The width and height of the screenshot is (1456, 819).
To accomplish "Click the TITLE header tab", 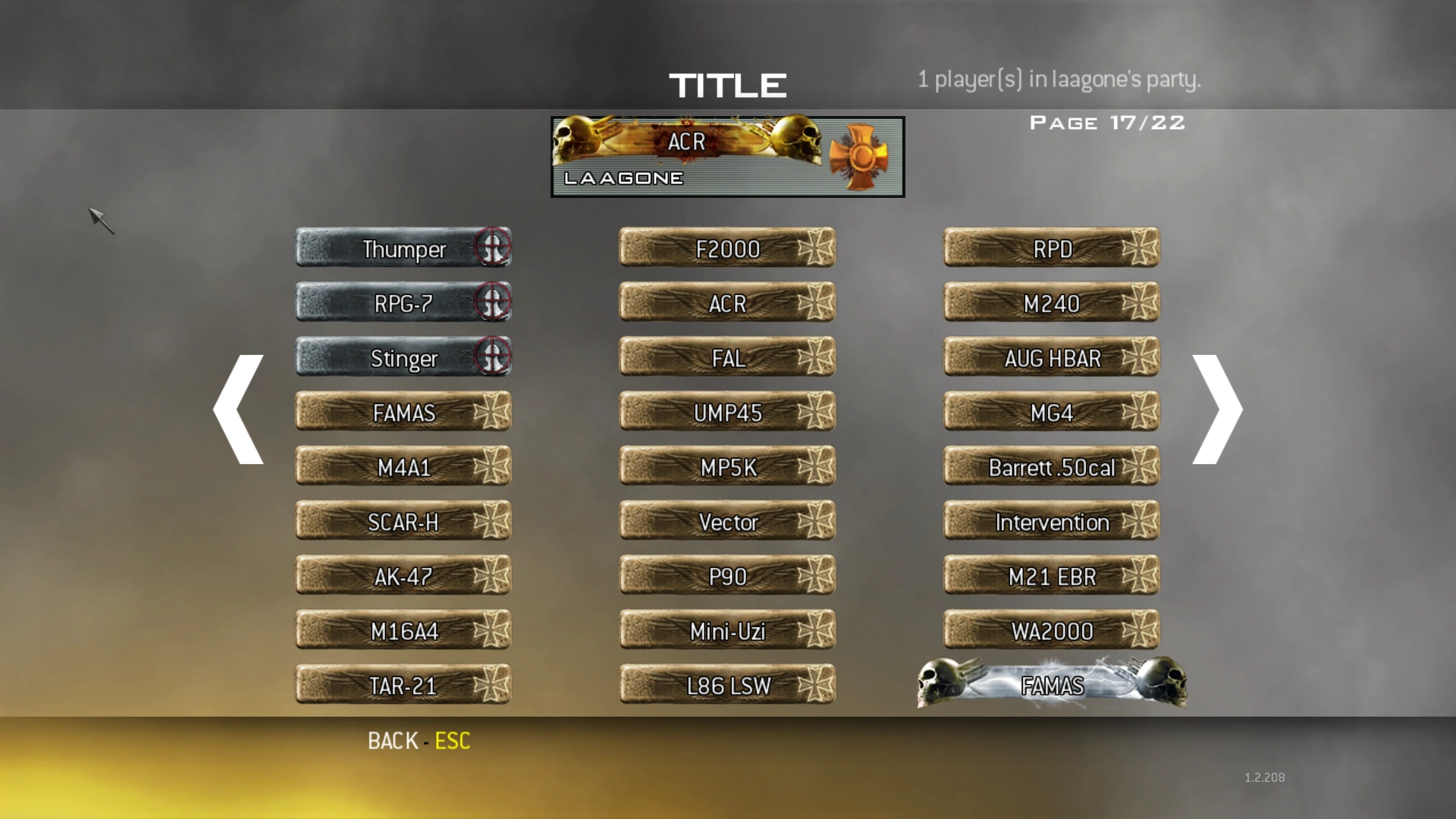I will tap(727, 84).
